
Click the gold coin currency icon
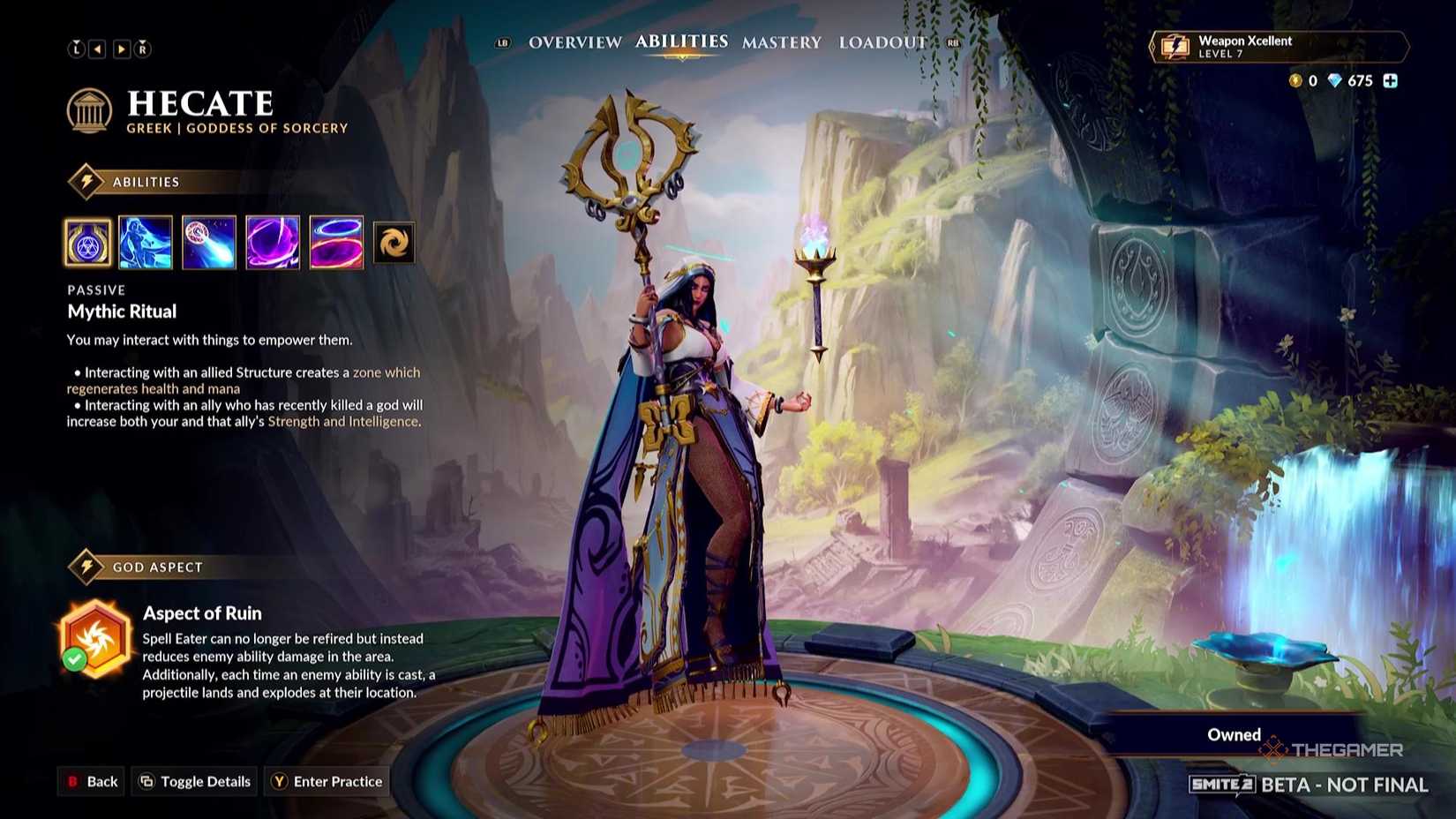tap(1295, 81)
